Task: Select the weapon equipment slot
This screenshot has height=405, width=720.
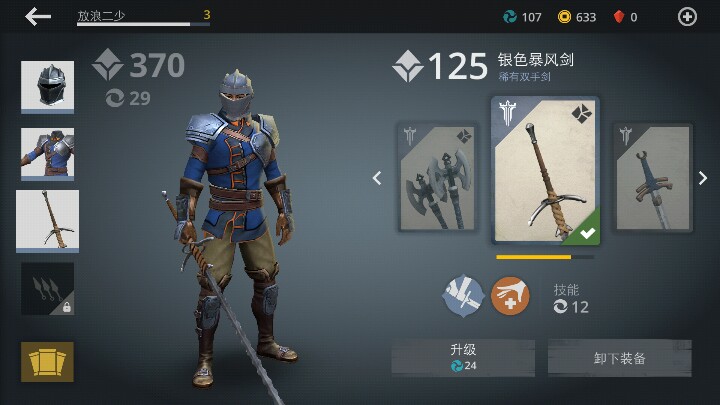Action: coord(47,221)
